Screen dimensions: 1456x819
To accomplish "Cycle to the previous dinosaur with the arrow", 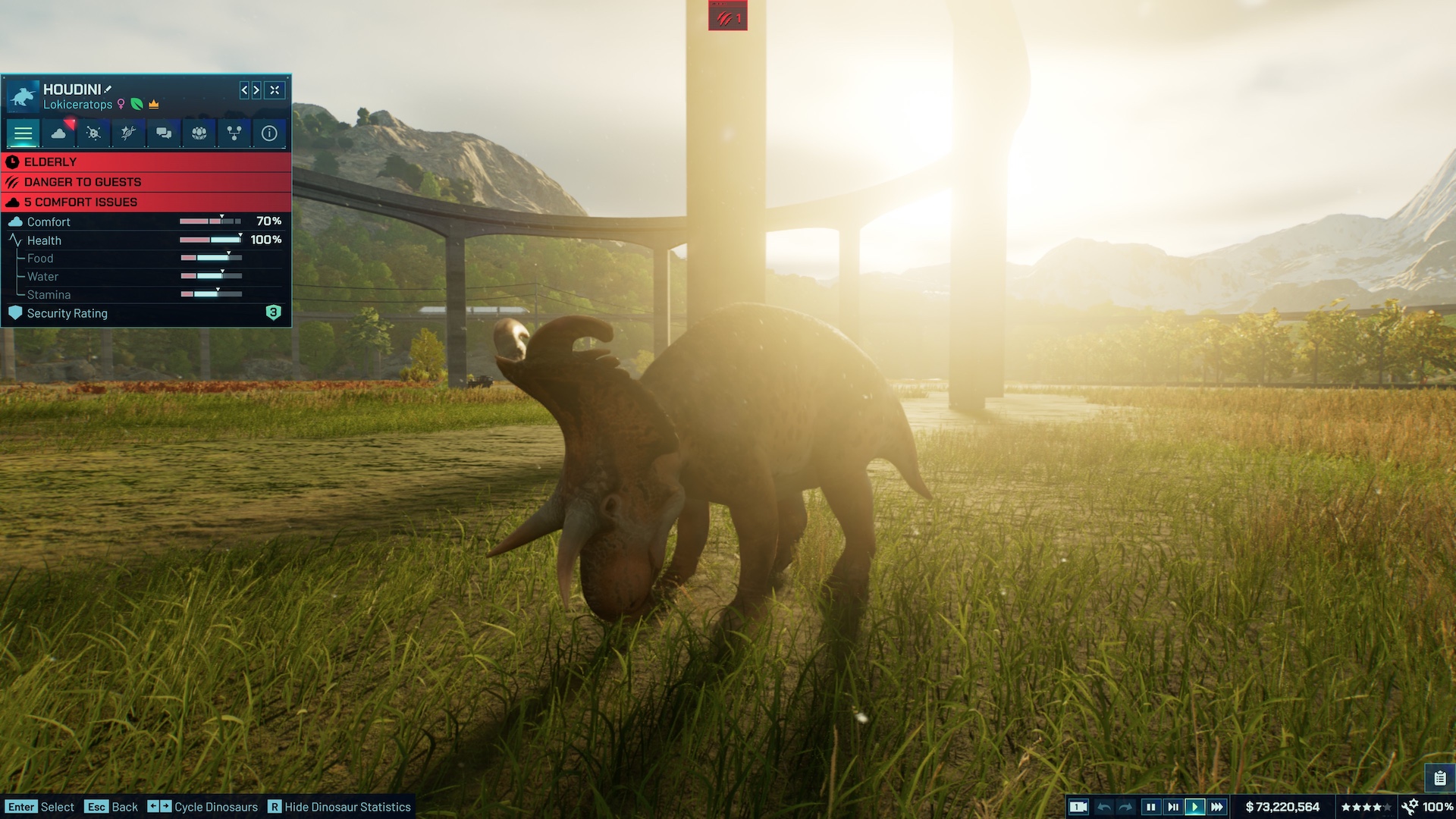I will 243,91.
